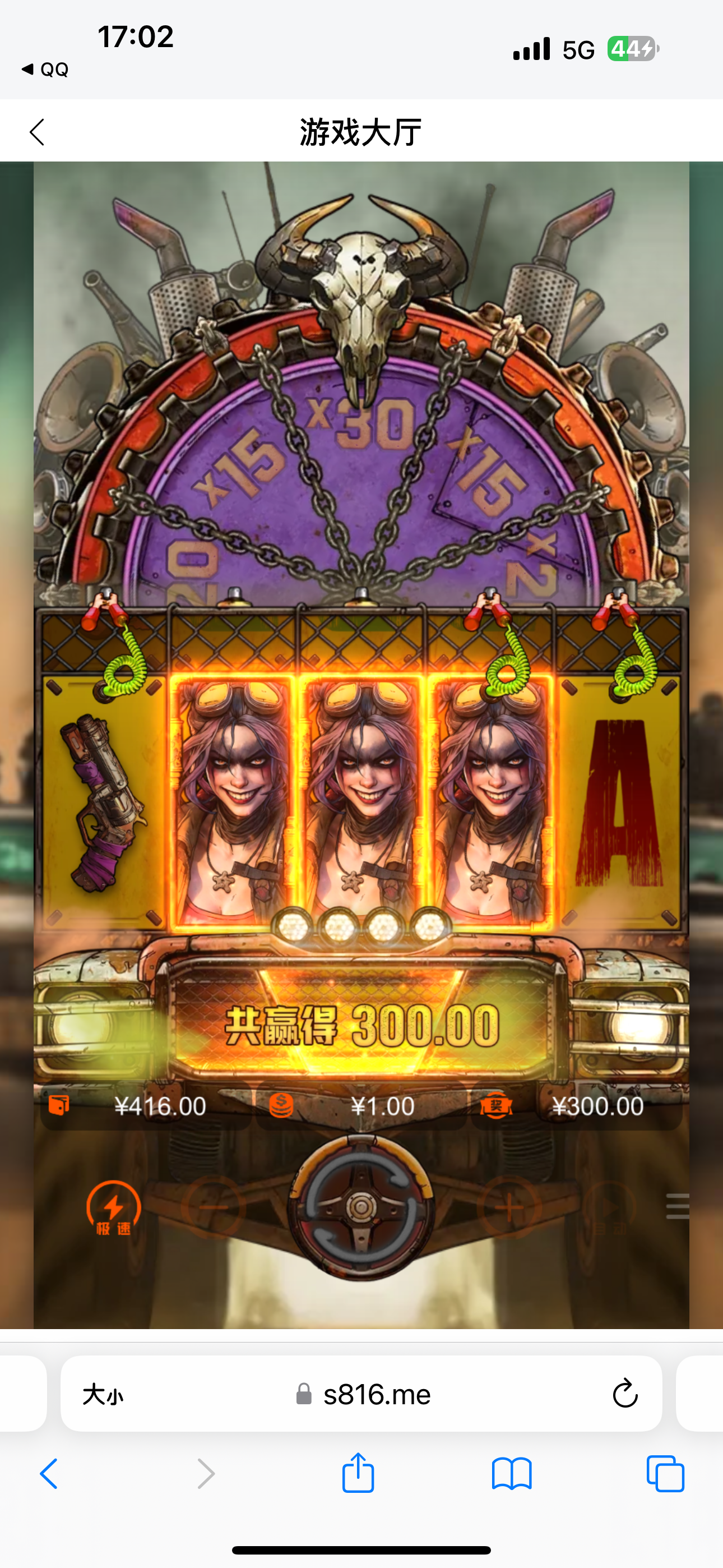723x1568 pixels.
Task: Open the wallet balance icon
Action: point(59,1105)
